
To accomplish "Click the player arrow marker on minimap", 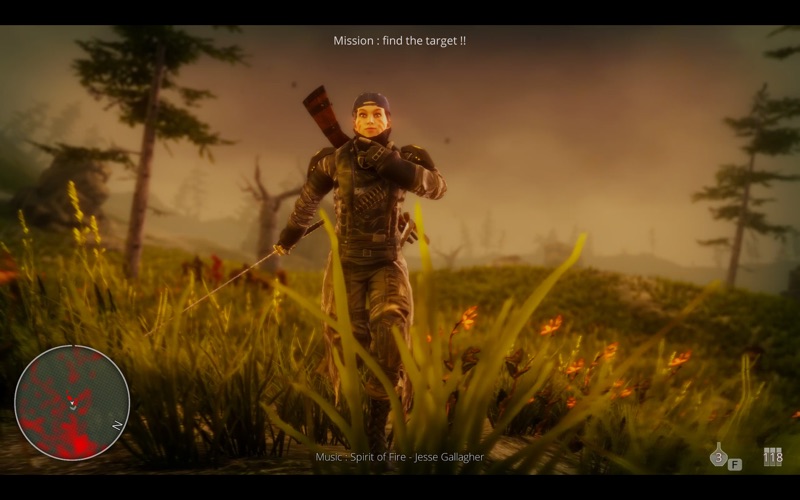I will [x=72, y=404].
